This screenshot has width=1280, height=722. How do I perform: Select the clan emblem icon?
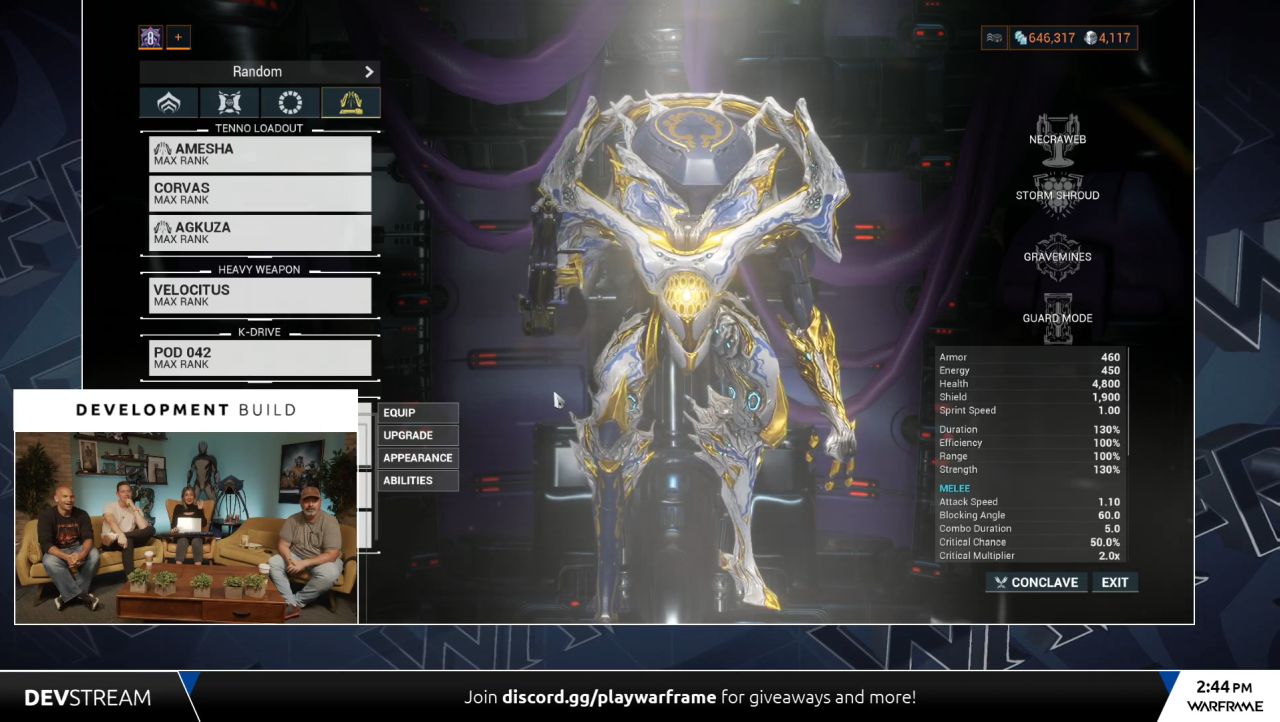pyautogui.click(x=148, y=37)
